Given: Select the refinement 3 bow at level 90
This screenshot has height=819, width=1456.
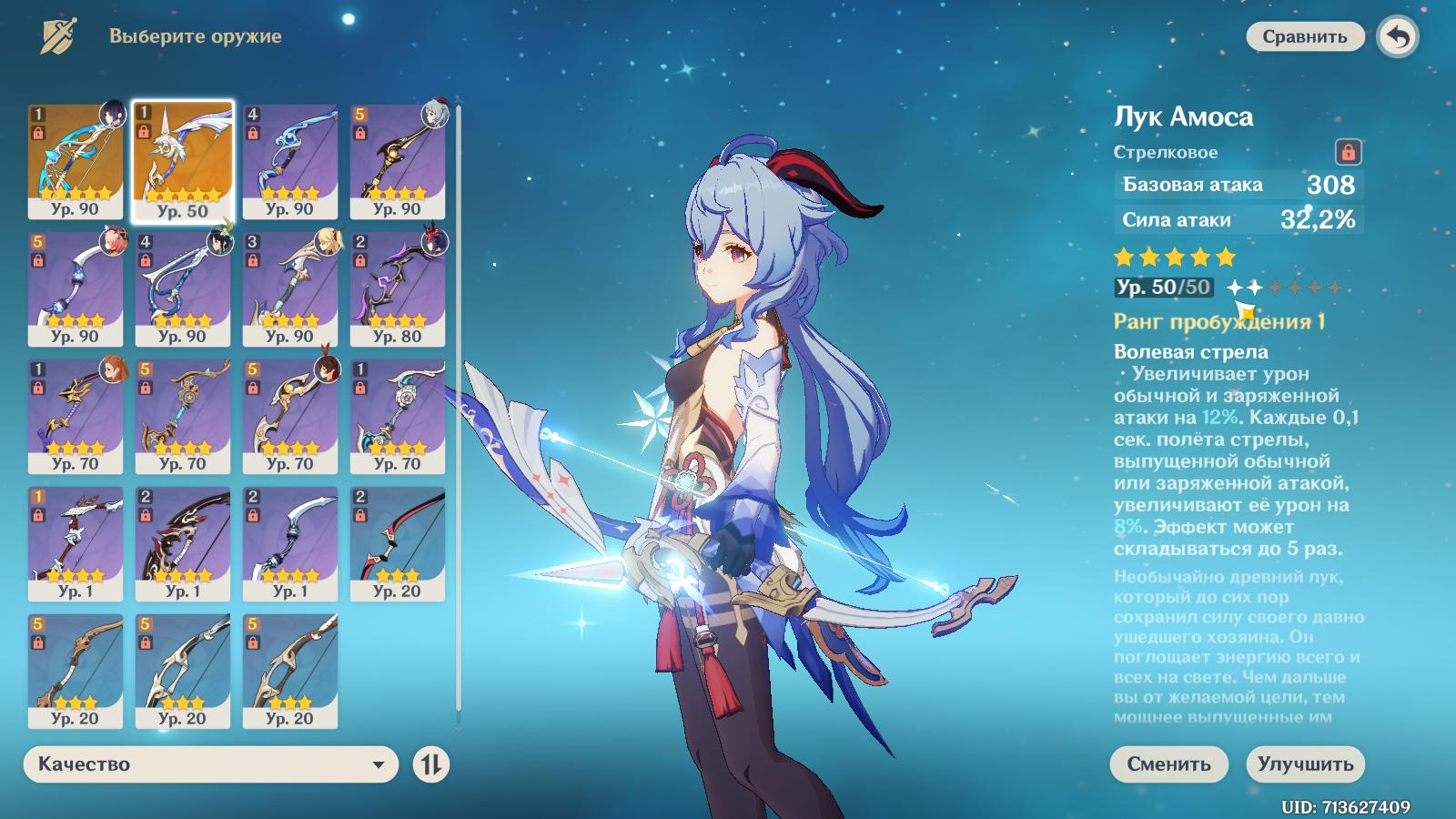Looking at the screenshot, I should [290, 288].
